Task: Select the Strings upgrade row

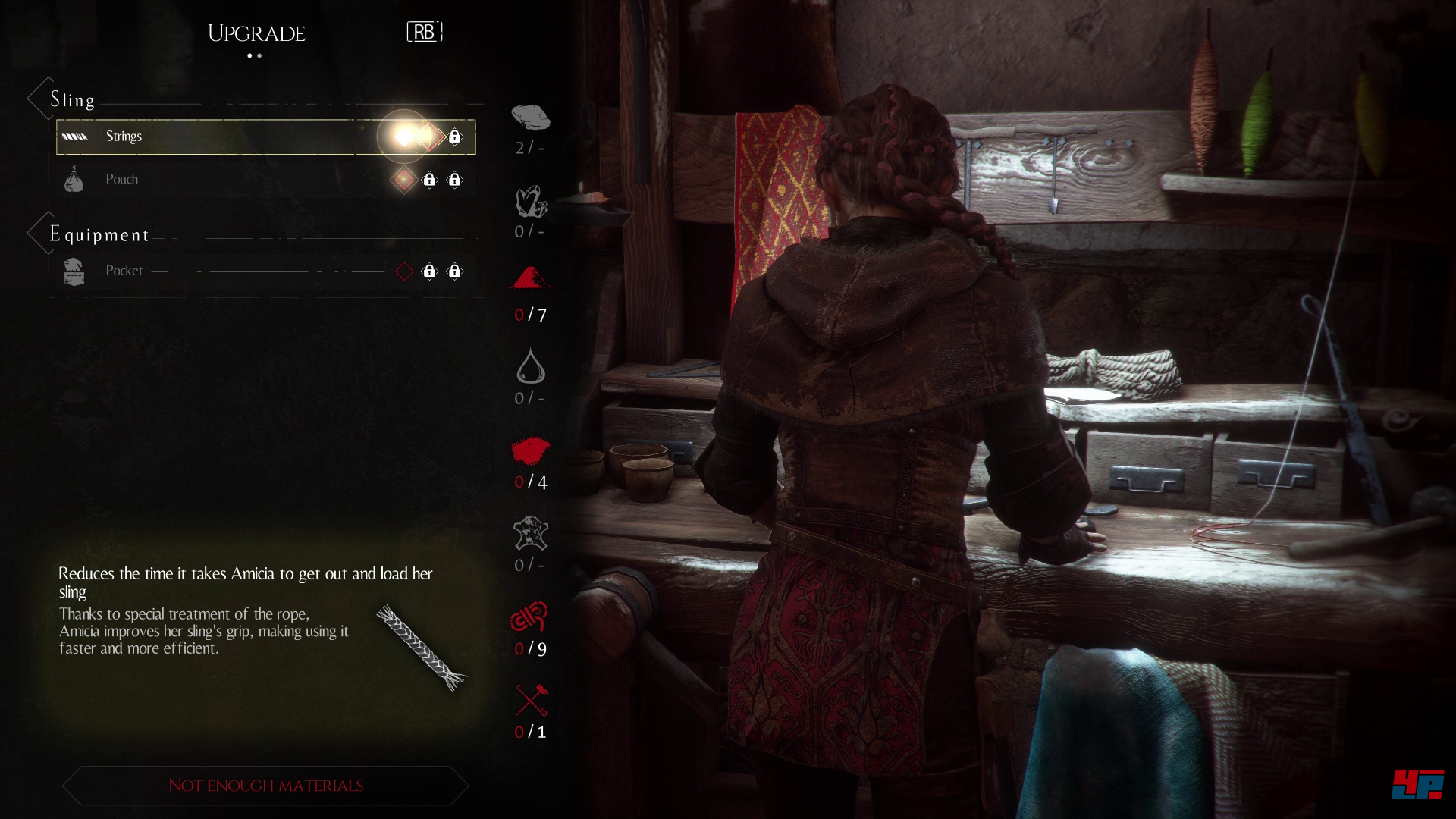Action: 227,136
